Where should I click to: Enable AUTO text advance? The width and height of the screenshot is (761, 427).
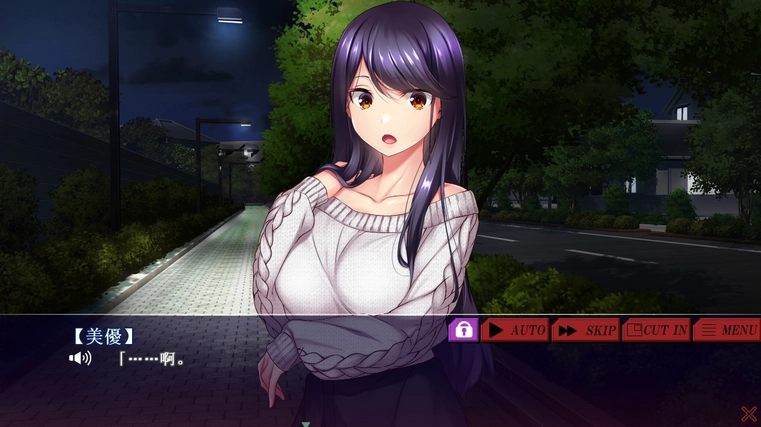(515, 330)
